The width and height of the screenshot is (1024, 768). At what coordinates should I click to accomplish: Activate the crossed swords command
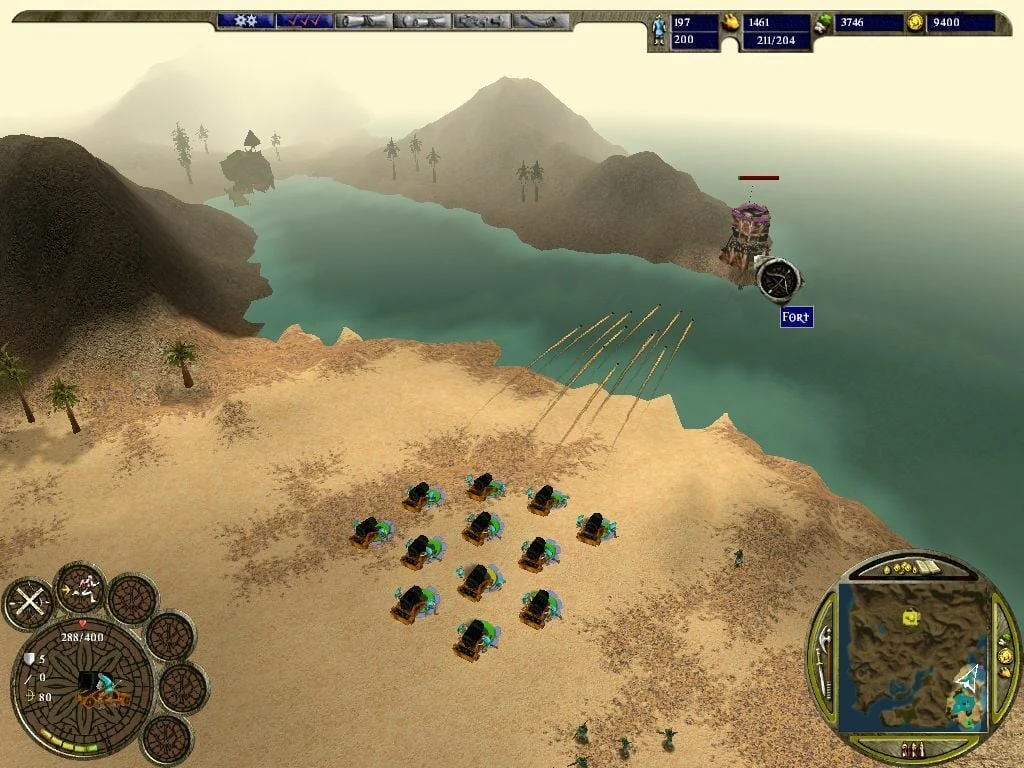pos(28,603)
